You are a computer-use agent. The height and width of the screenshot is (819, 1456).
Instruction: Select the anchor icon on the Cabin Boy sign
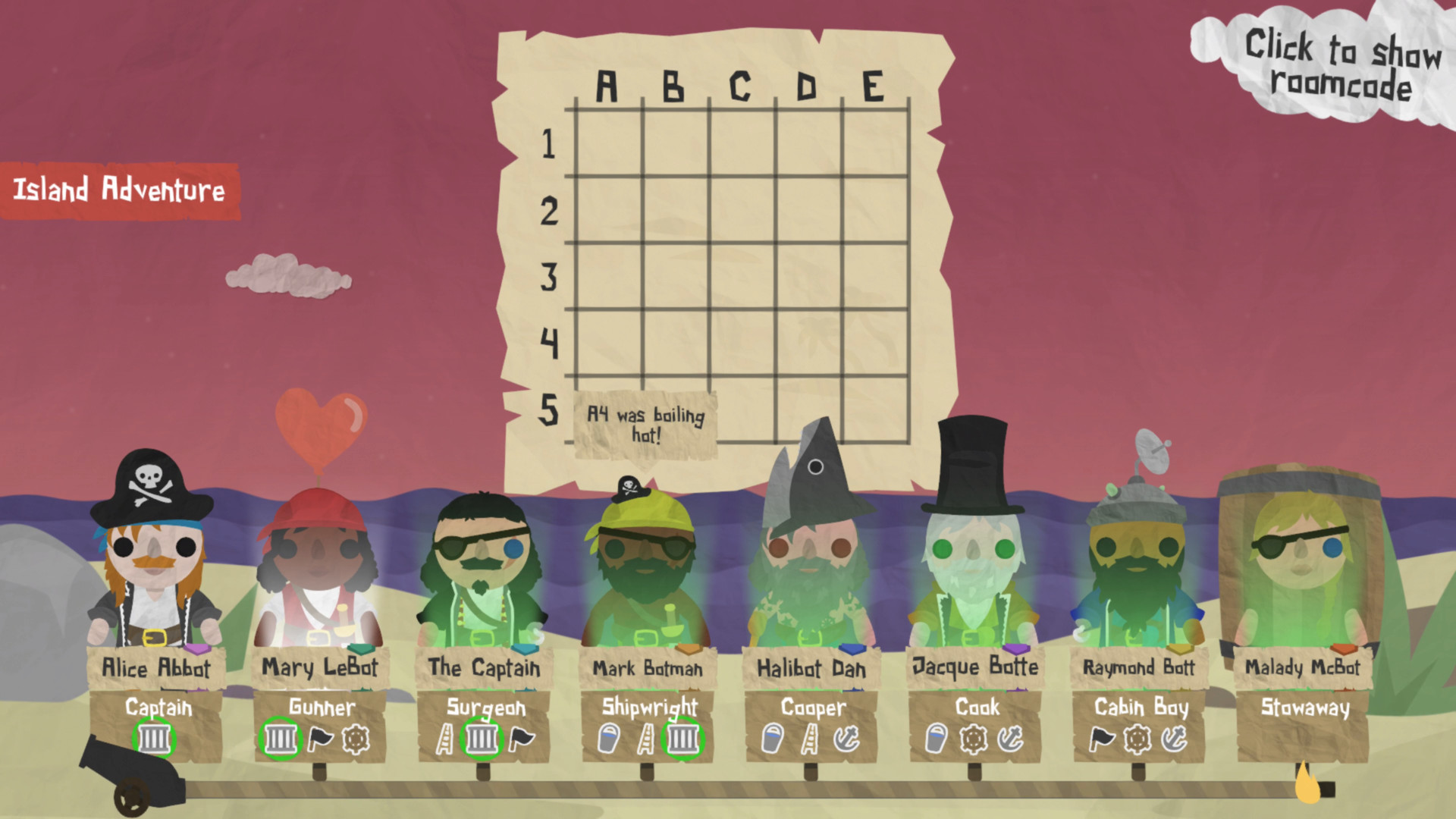coord(1172,739)
